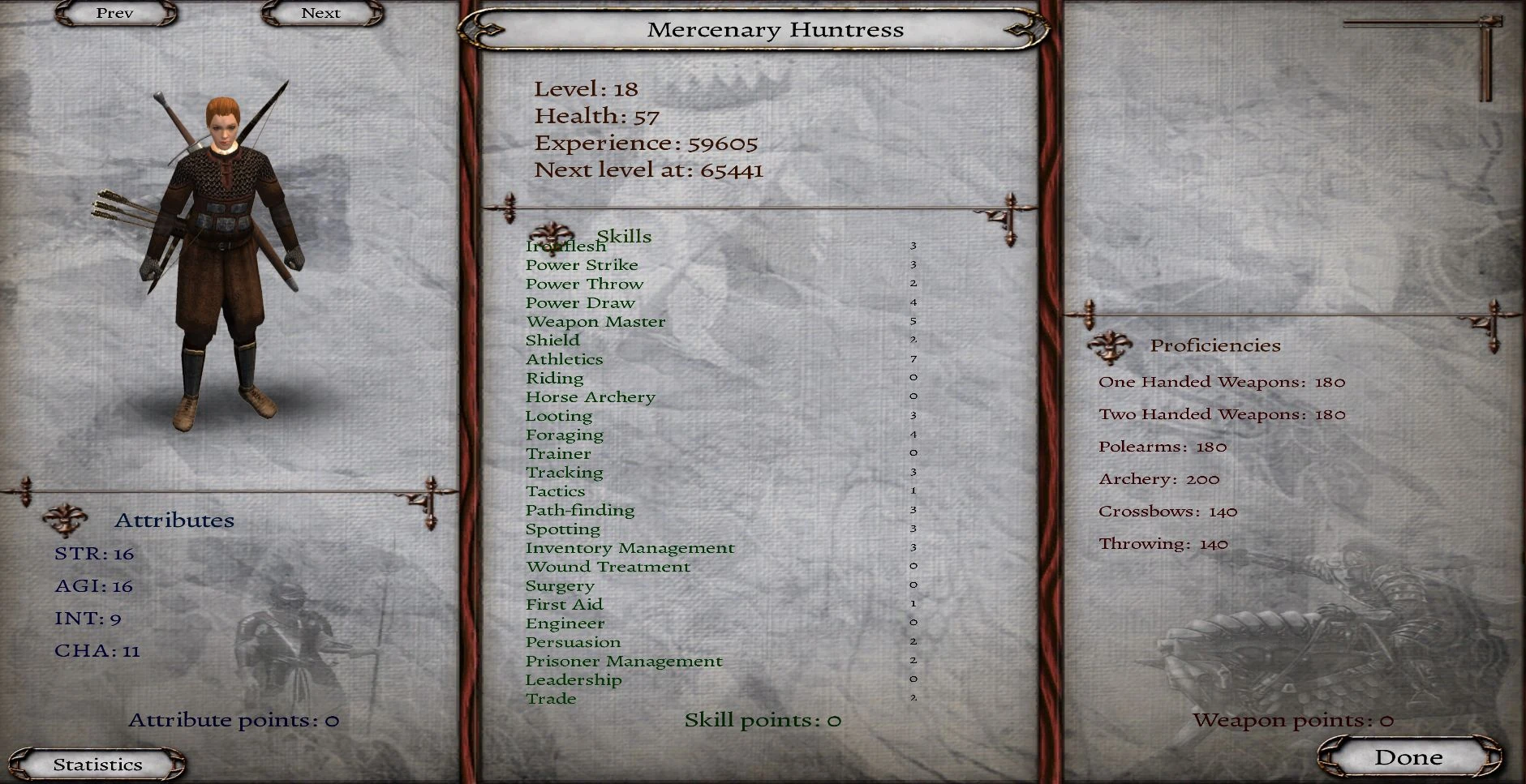This screenshot has width=1526, height=784.
Task: Click the Weapon Master skill
Action: coord(595,321)
